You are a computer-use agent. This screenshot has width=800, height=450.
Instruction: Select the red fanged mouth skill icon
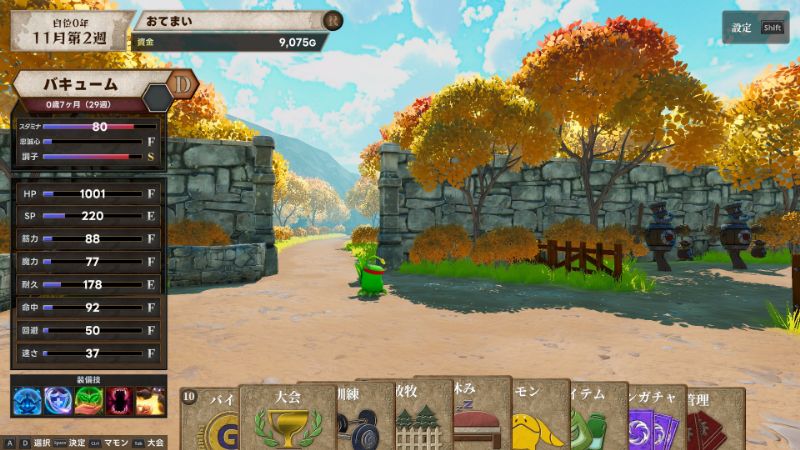(119, 401)
